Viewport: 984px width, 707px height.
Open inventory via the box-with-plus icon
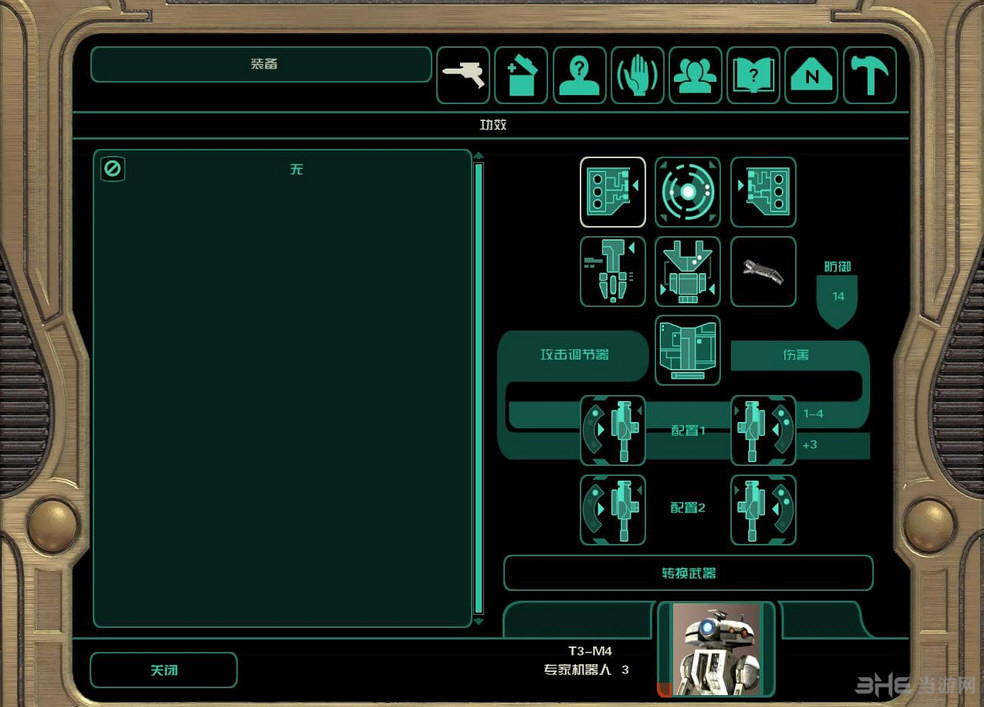[x=521, y=76]
